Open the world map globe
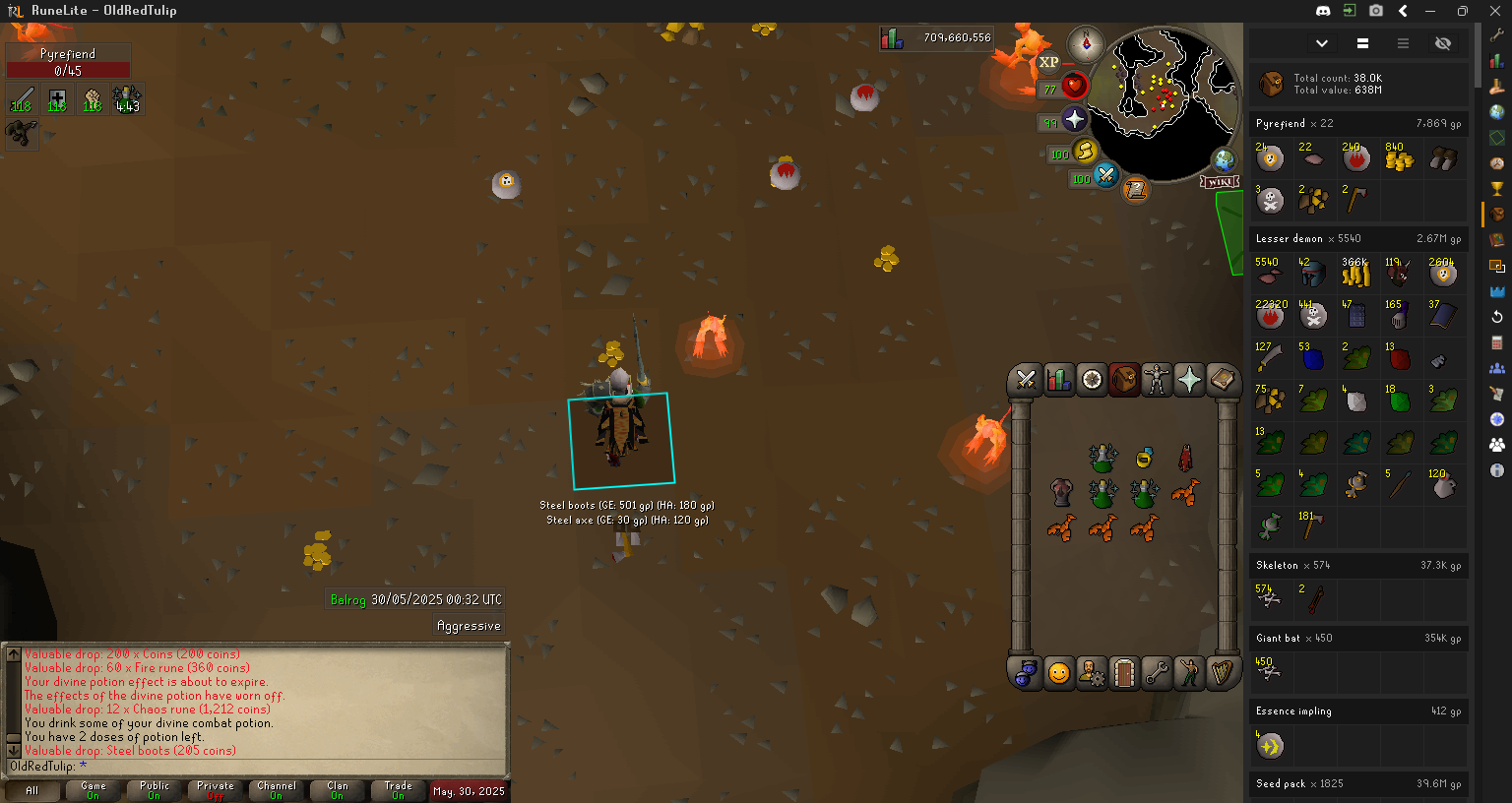The image size is (1512, 803). tap(1224, 159)
